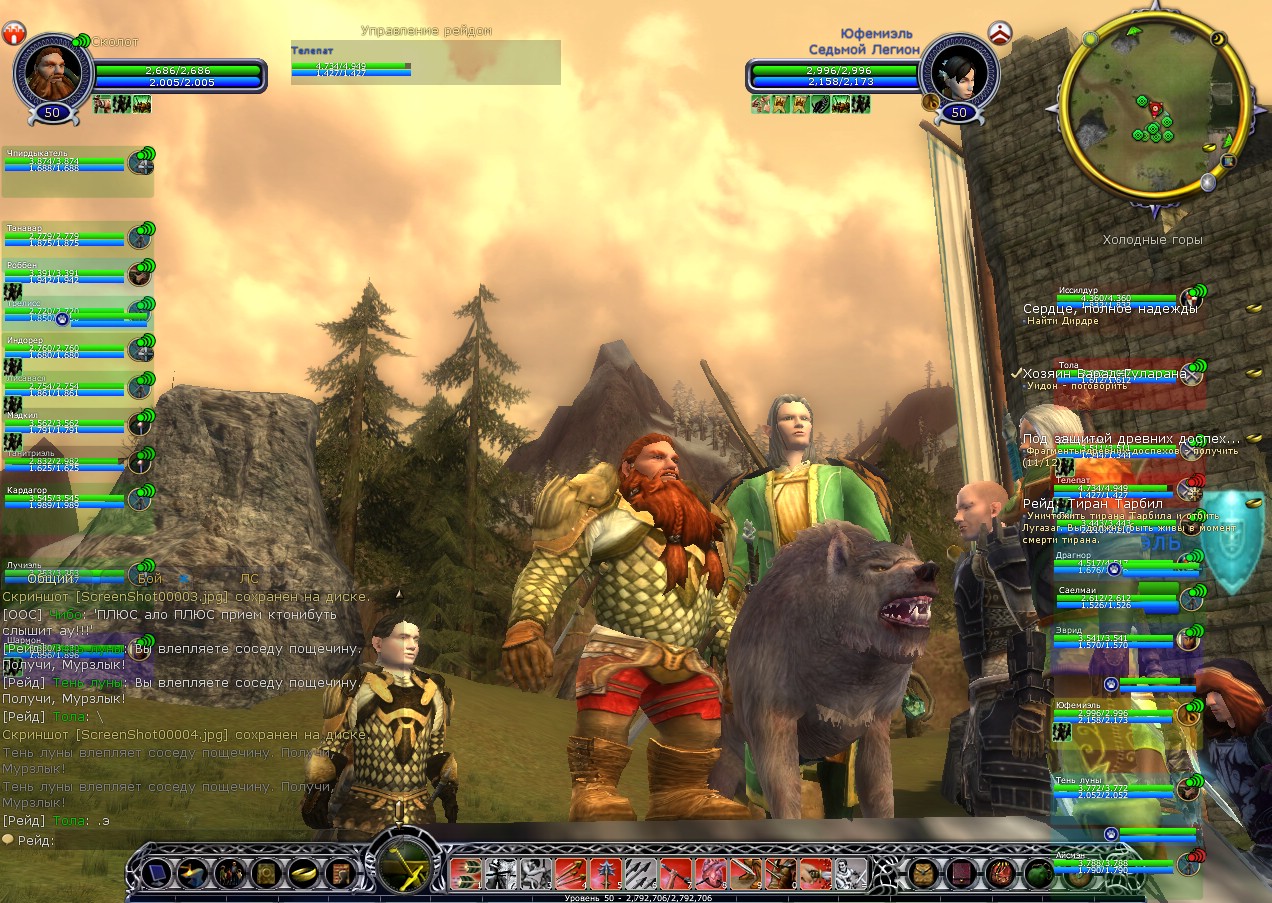
Task: Click the target portrait of Юфемиэль
Action: [958, 72]
